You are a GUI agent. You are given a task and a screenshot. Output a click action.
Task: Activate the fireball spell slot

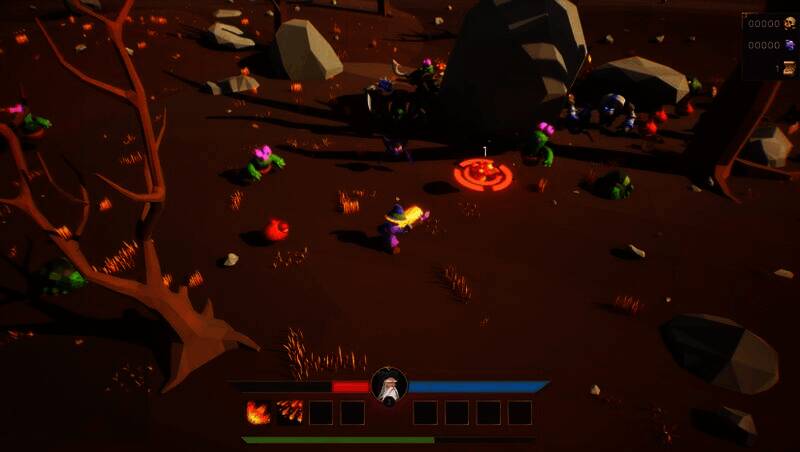coord(258,412)
